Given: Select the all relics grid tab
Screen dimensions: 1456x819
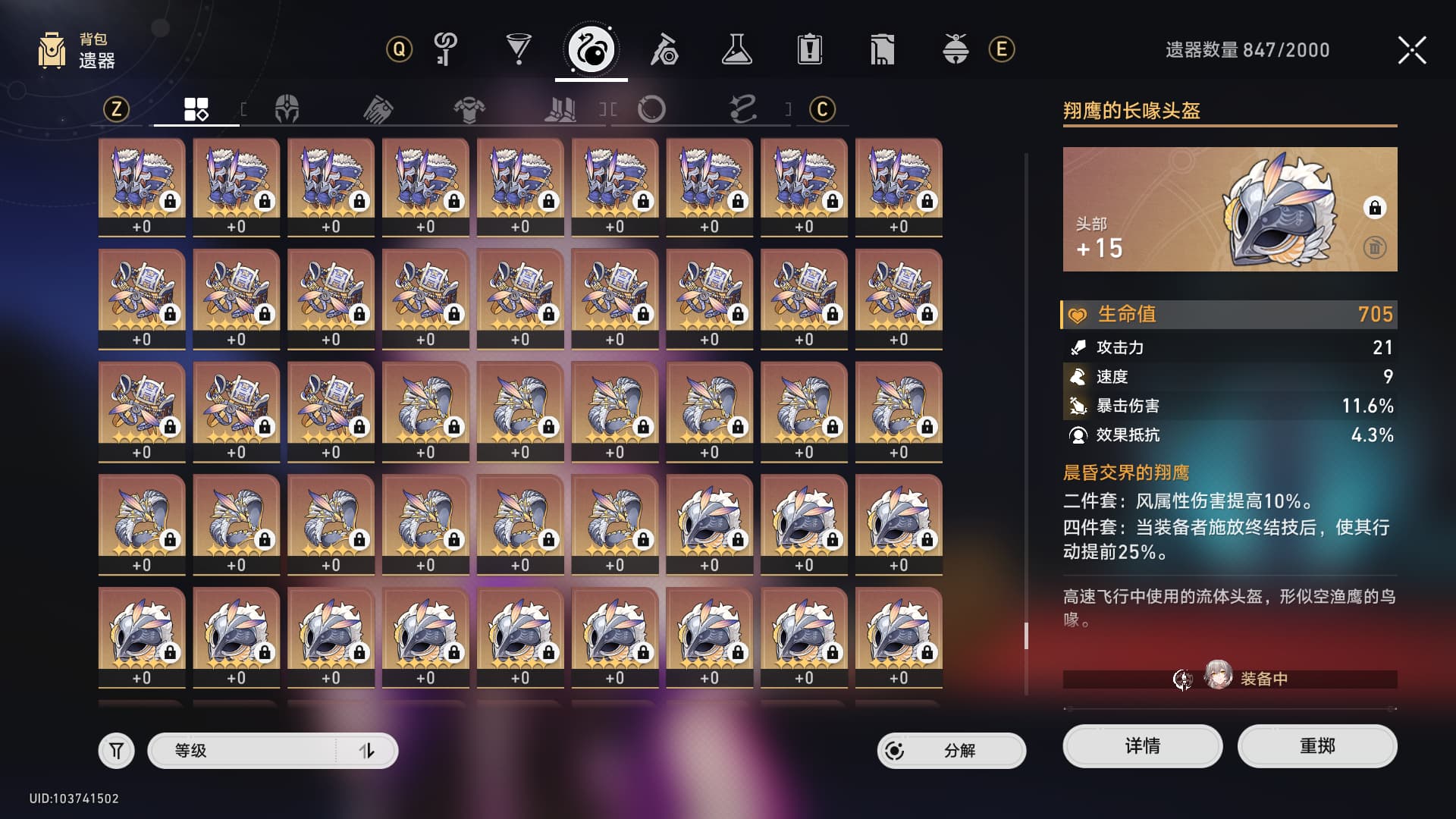Looking at the screenshot, I should (196, 109).
